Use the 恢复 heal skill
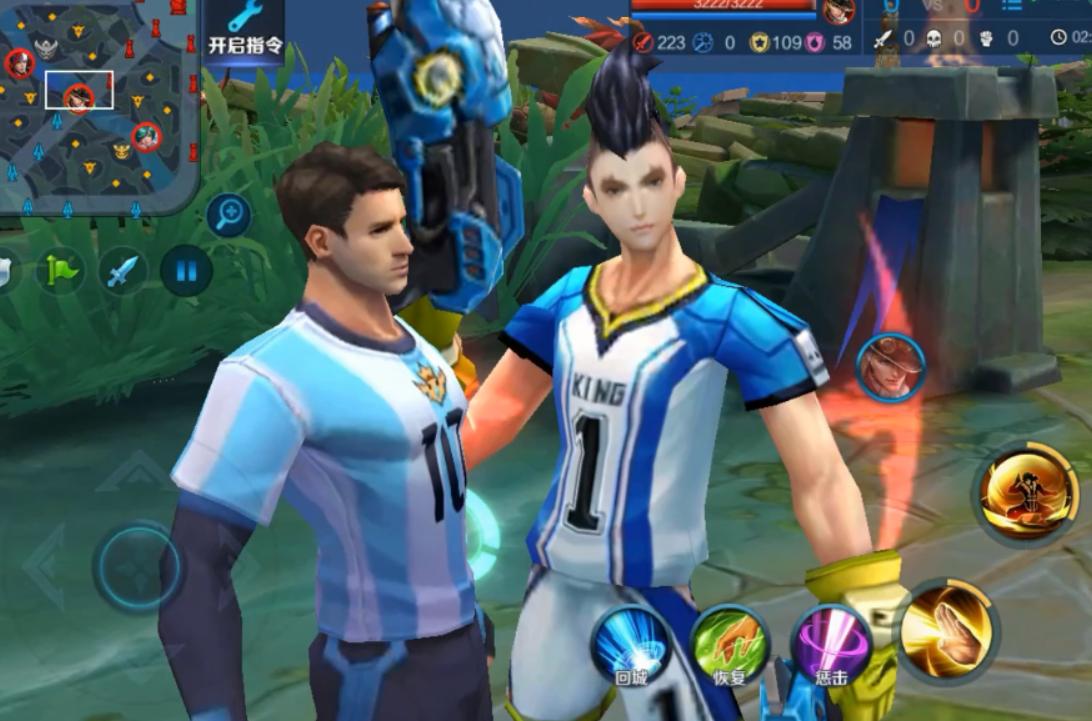 (x=731, y=644)
